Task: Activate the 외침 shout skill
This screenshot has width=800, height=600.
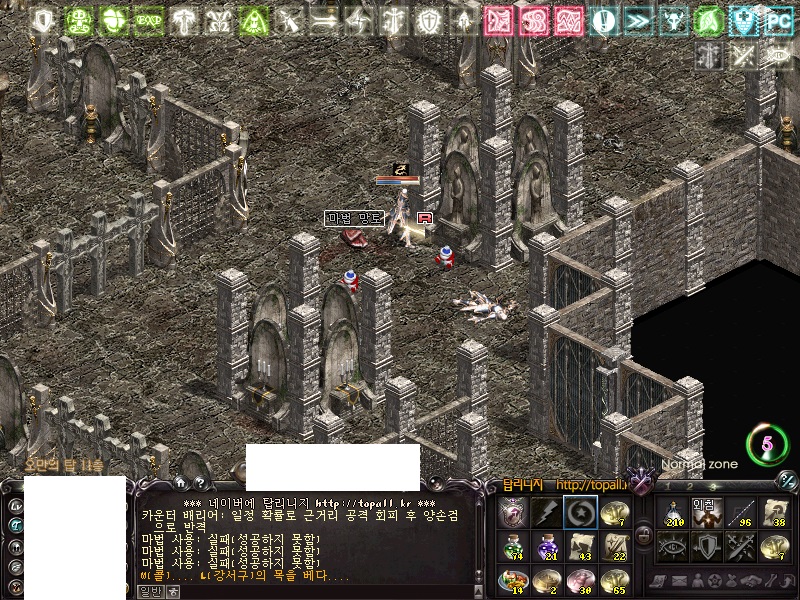Action: click(705, 512)
